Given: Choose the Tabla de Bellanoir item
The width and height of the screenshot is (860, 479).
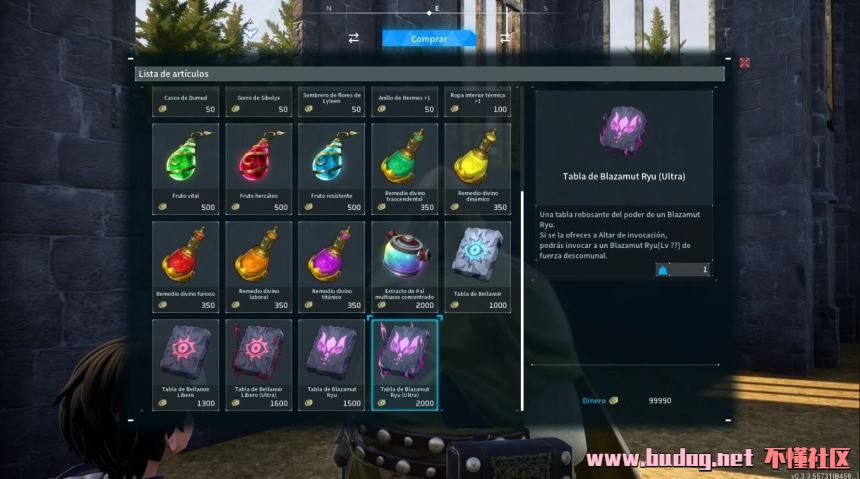Looking at the screenshot, I should (477, 265).
